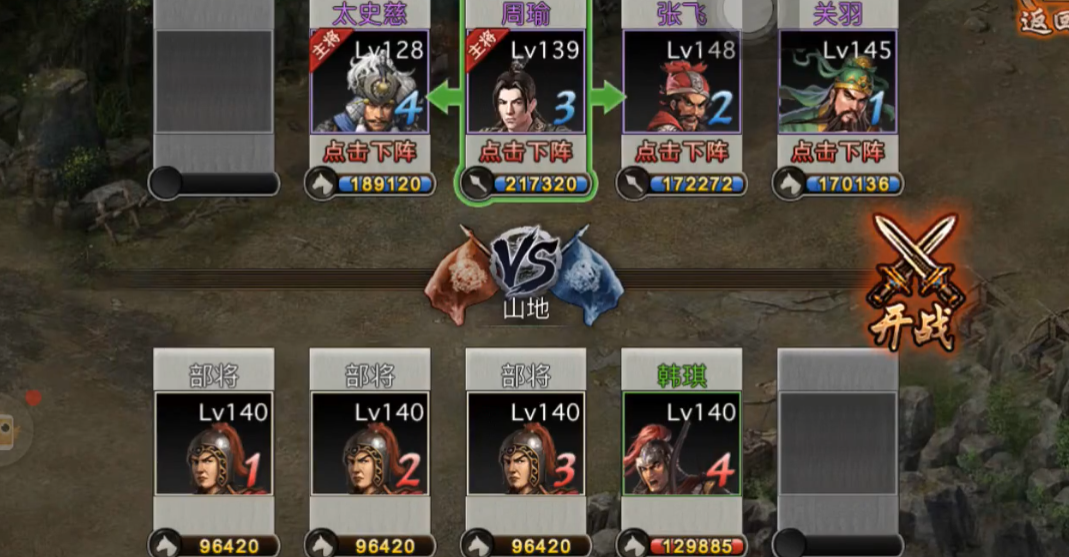Inspect enemy 部将 numbered 1
This screenshot has width=1069, height=557.
[214, 443]
